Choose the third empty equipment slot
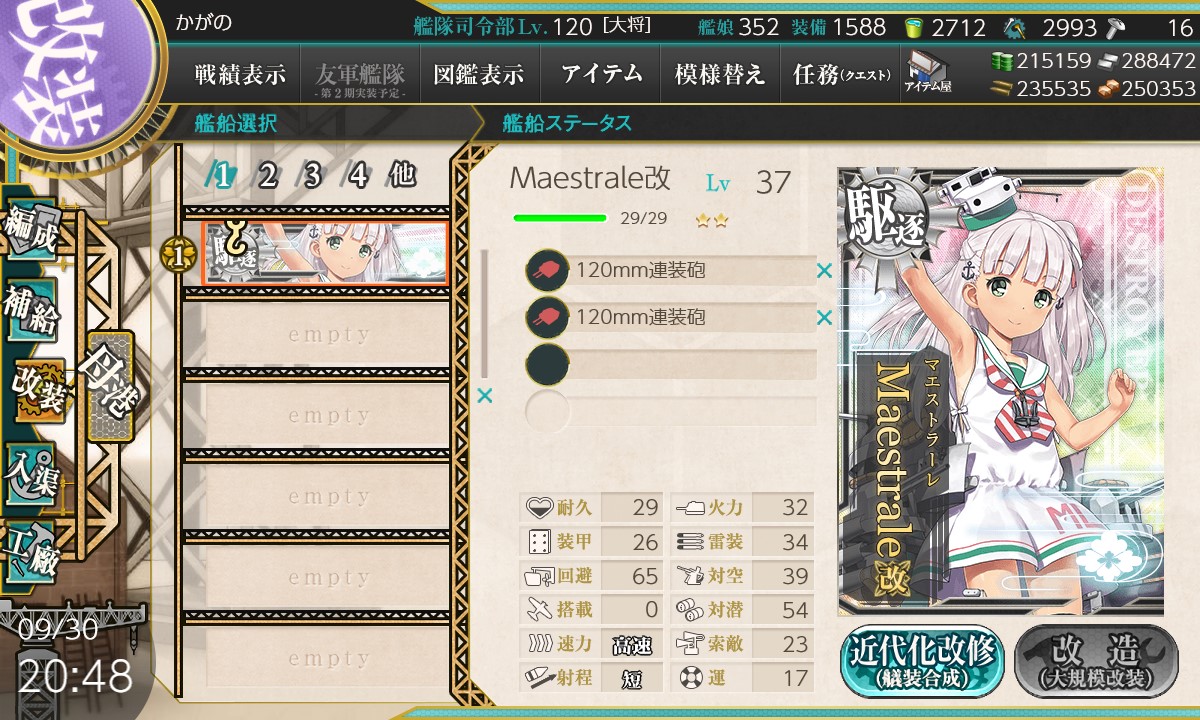Image resolution: width=1200 pixels, height=720 pixels. coord(671,364)
